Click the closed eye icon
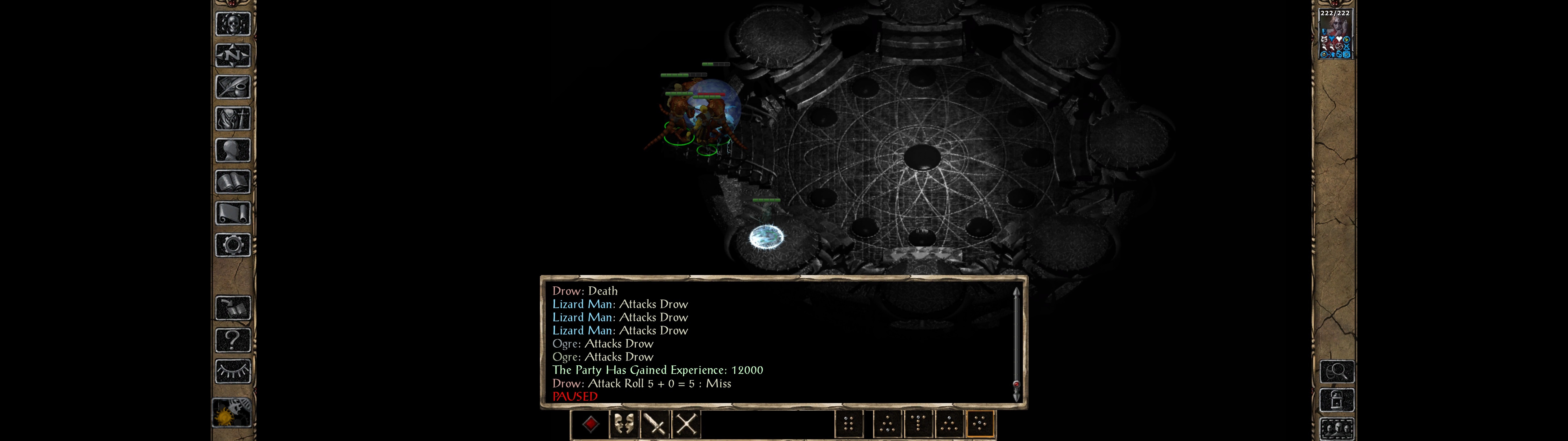Screen dimensions: 1568x441 [x=232, y=371]
